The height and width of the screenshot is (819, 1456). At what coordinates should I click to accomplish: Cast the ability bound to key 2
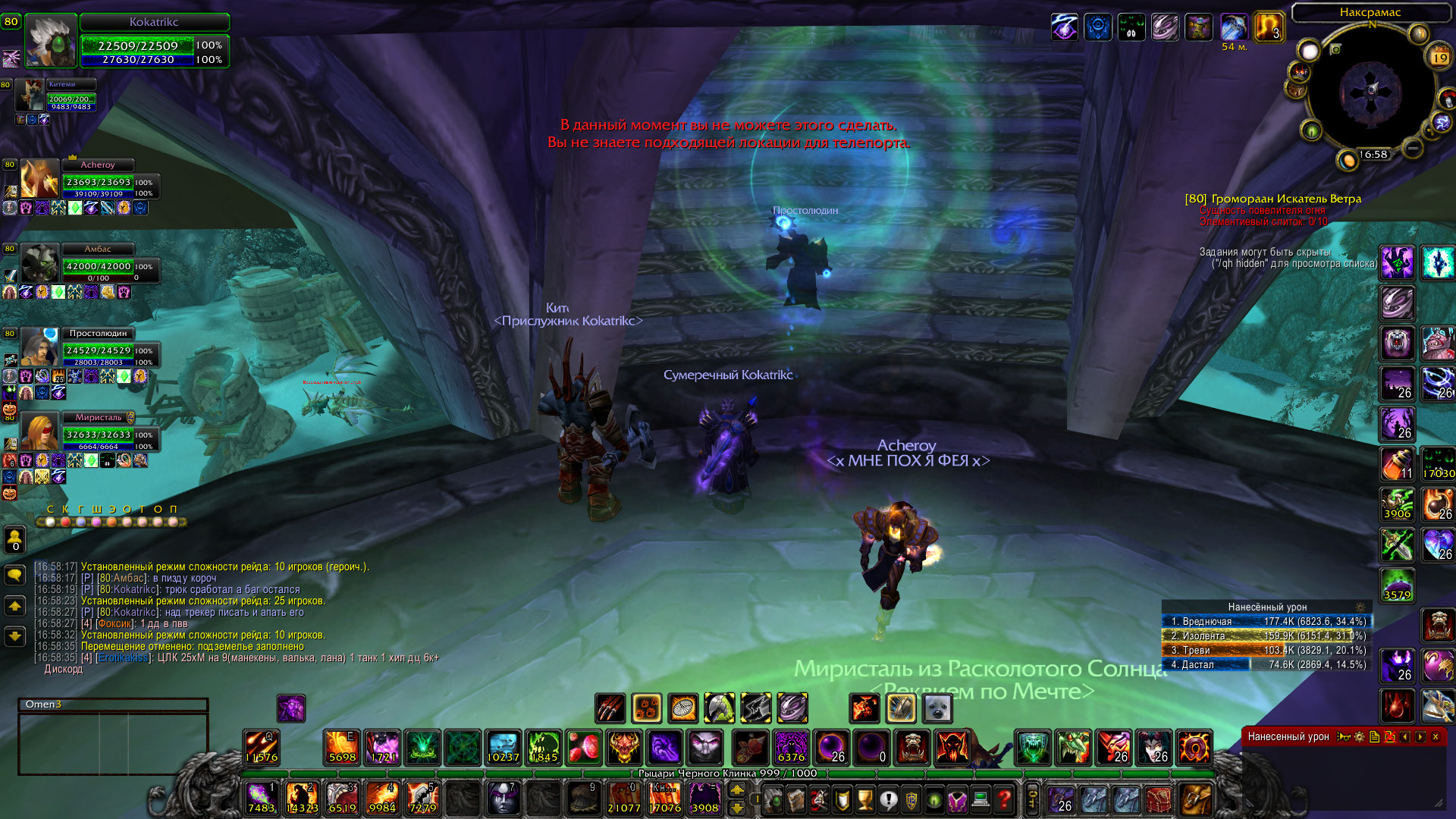point(302,798)
